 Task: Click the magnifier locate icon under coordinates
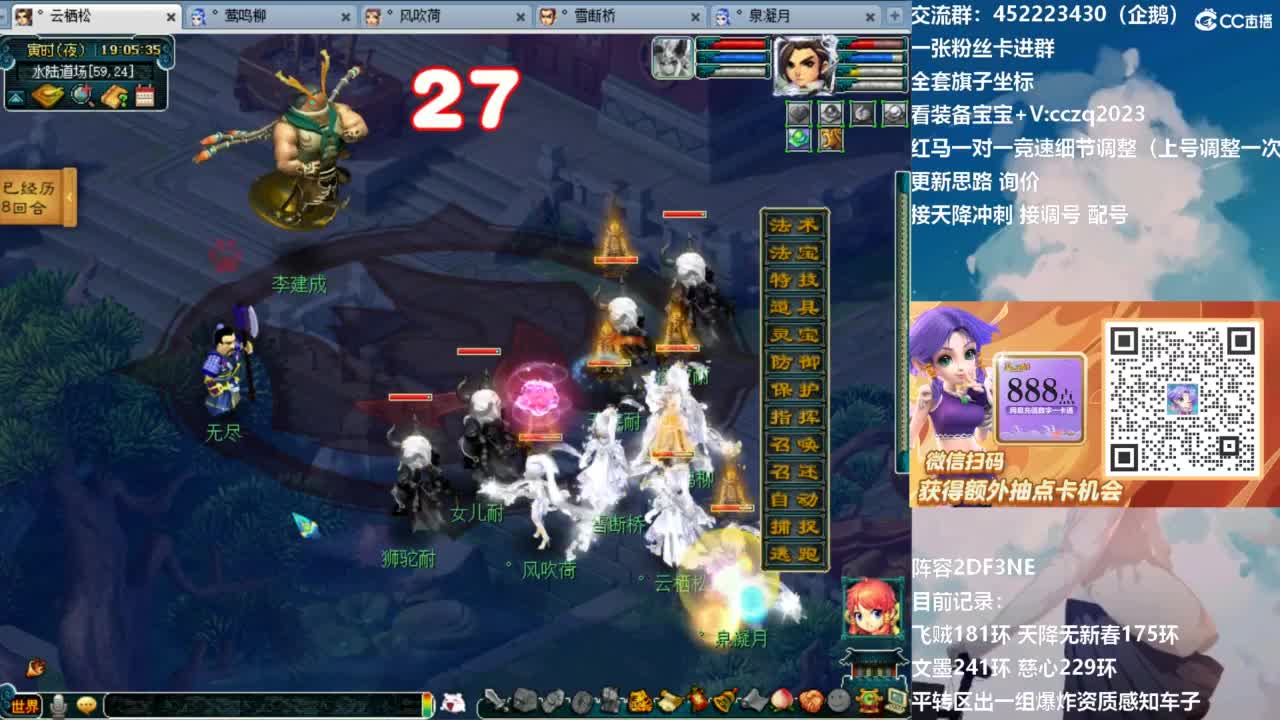[x=80, y=97]
